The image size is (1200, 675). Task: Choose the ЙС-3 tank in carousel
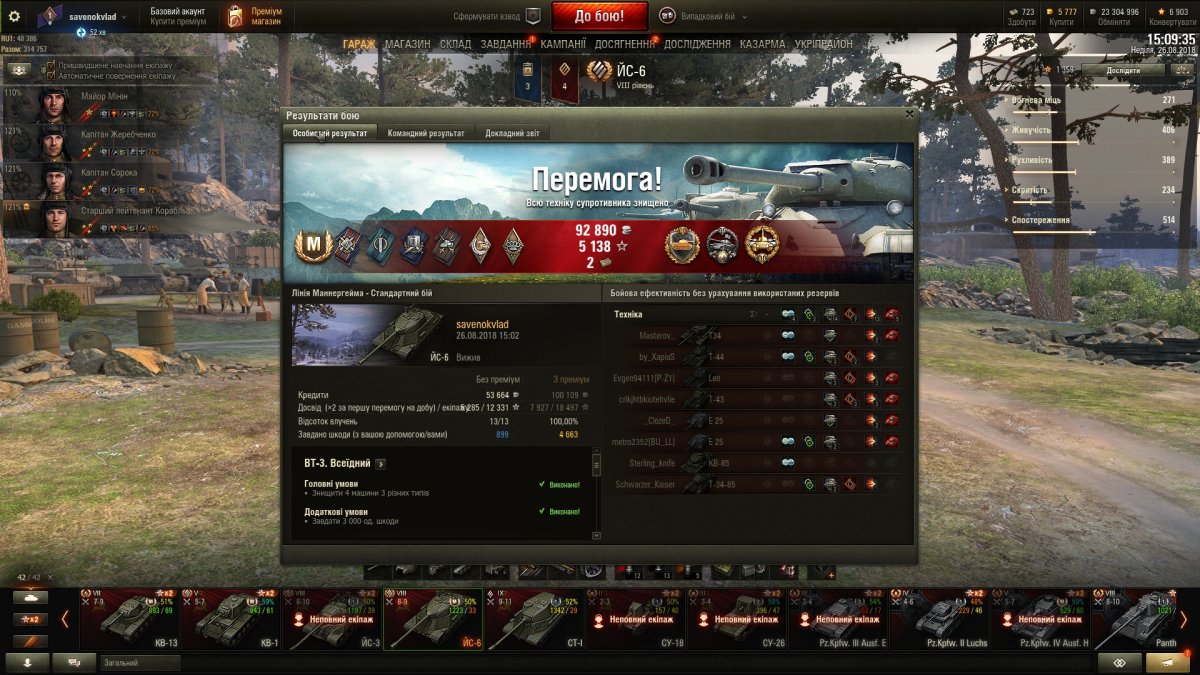click(330, 618)
